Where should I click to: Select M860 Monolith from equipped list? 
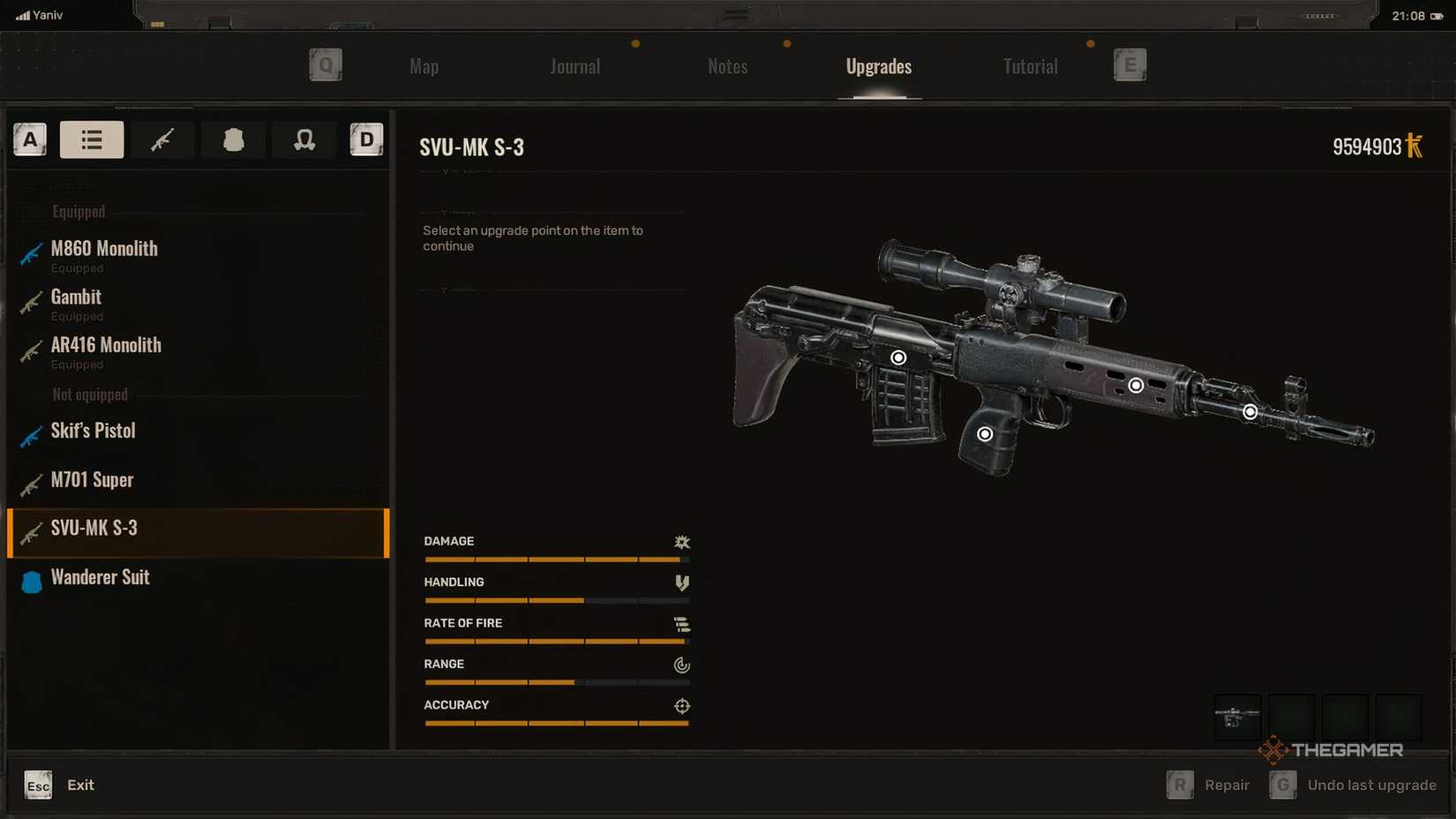pyautogui.click(x=104, y=250)
